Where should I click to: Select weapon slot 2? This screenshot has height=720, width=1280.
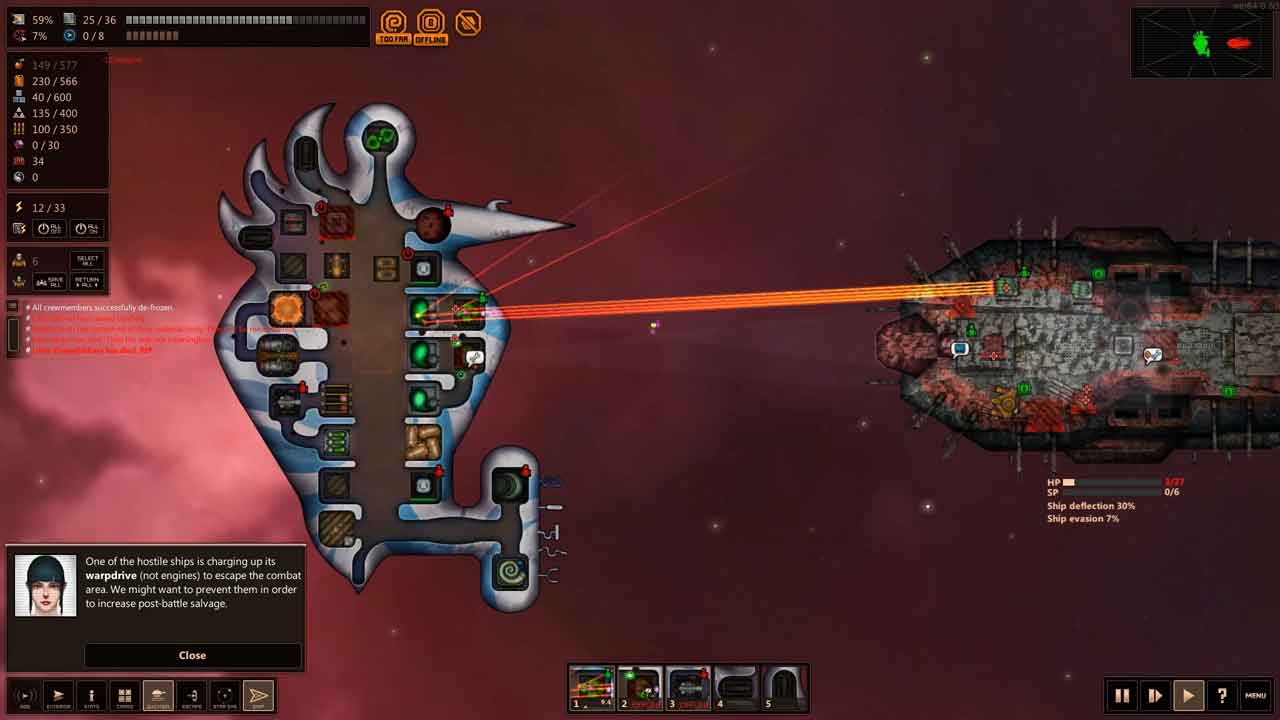[640, 687]
